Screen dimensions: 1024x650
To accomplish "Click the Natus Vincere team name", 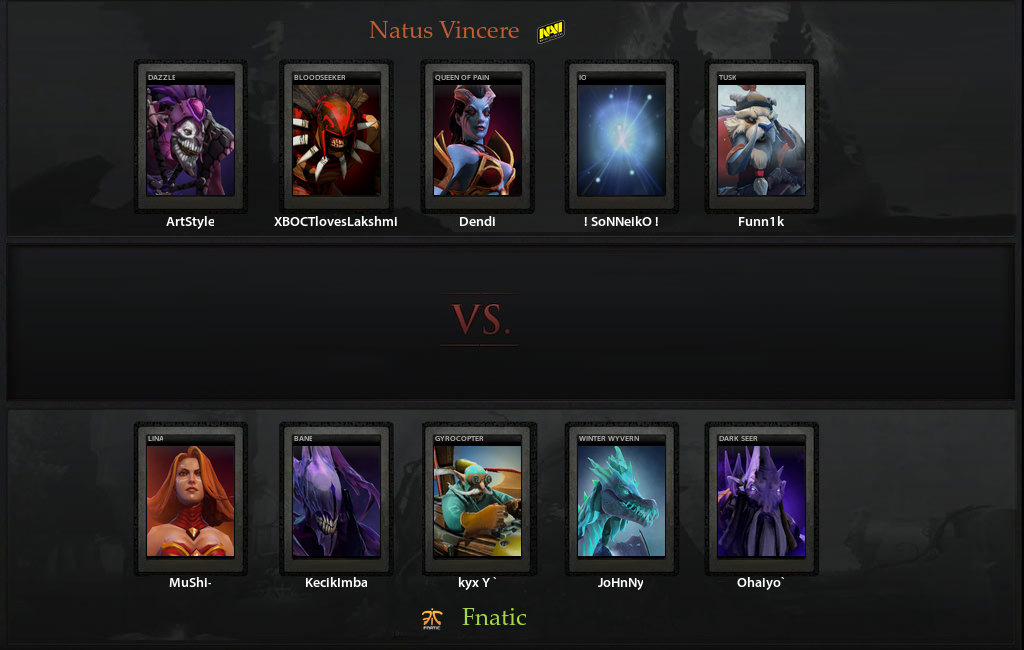I will click(x=444, y=31).
